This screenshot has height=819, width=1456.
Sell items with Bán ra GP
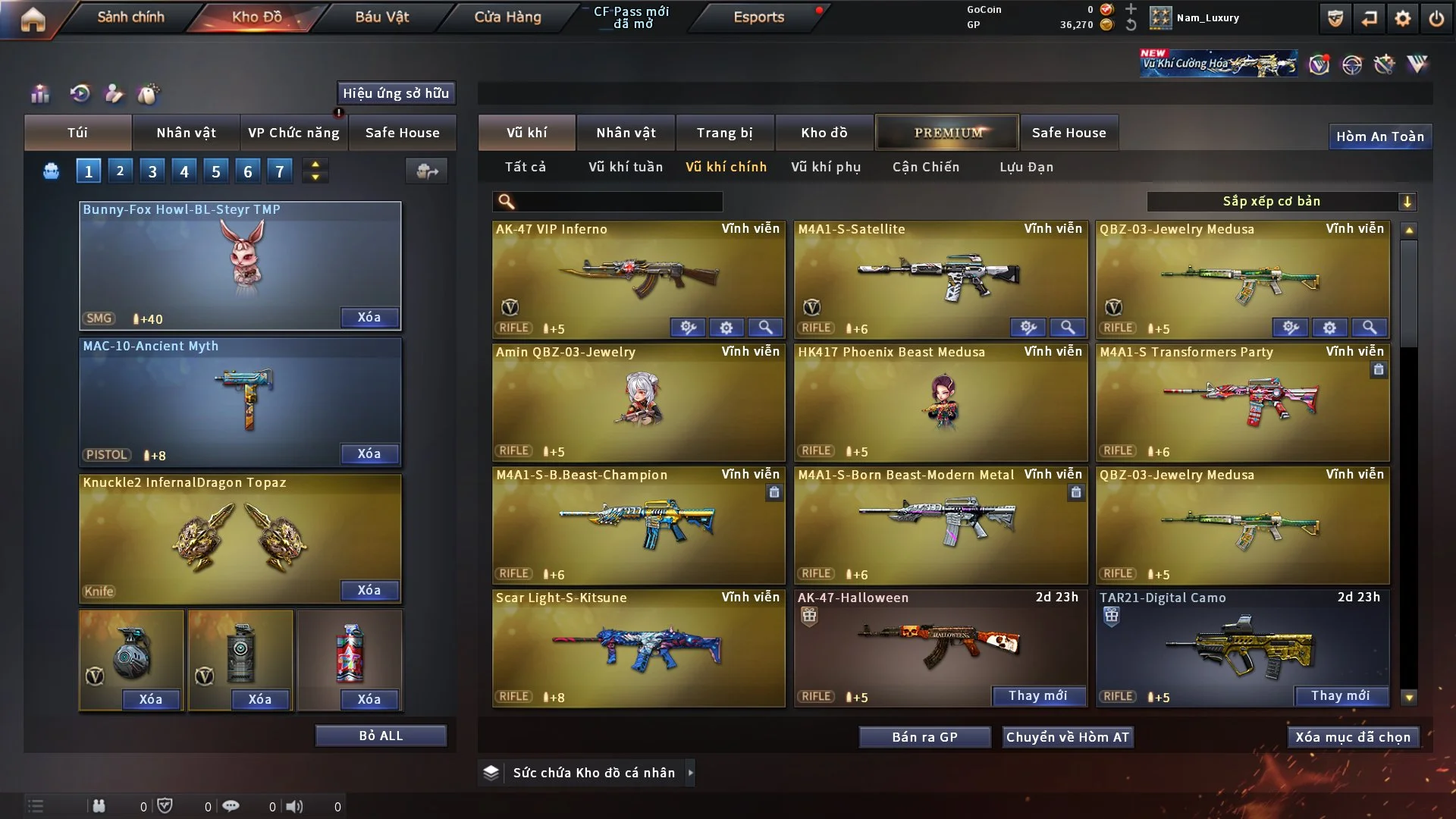click(924, 737)
